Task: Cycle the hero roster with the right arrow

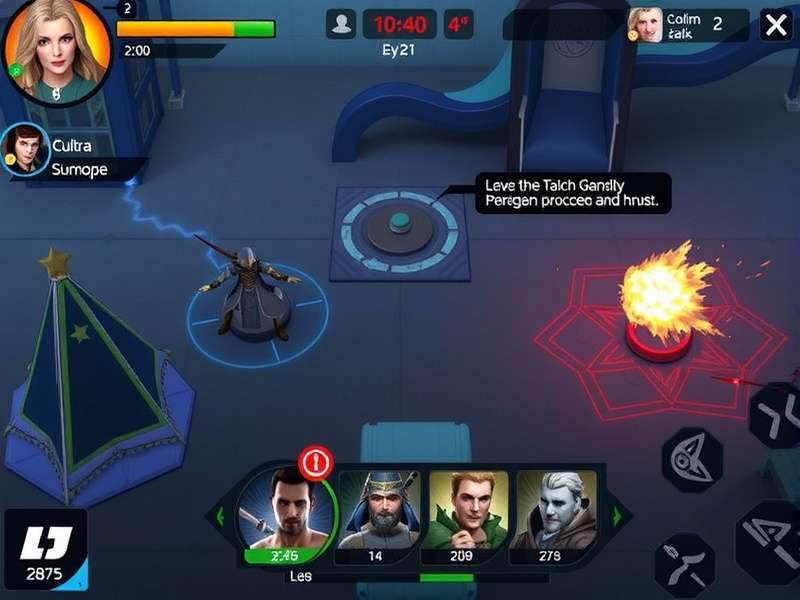Action: coord(617,516)
